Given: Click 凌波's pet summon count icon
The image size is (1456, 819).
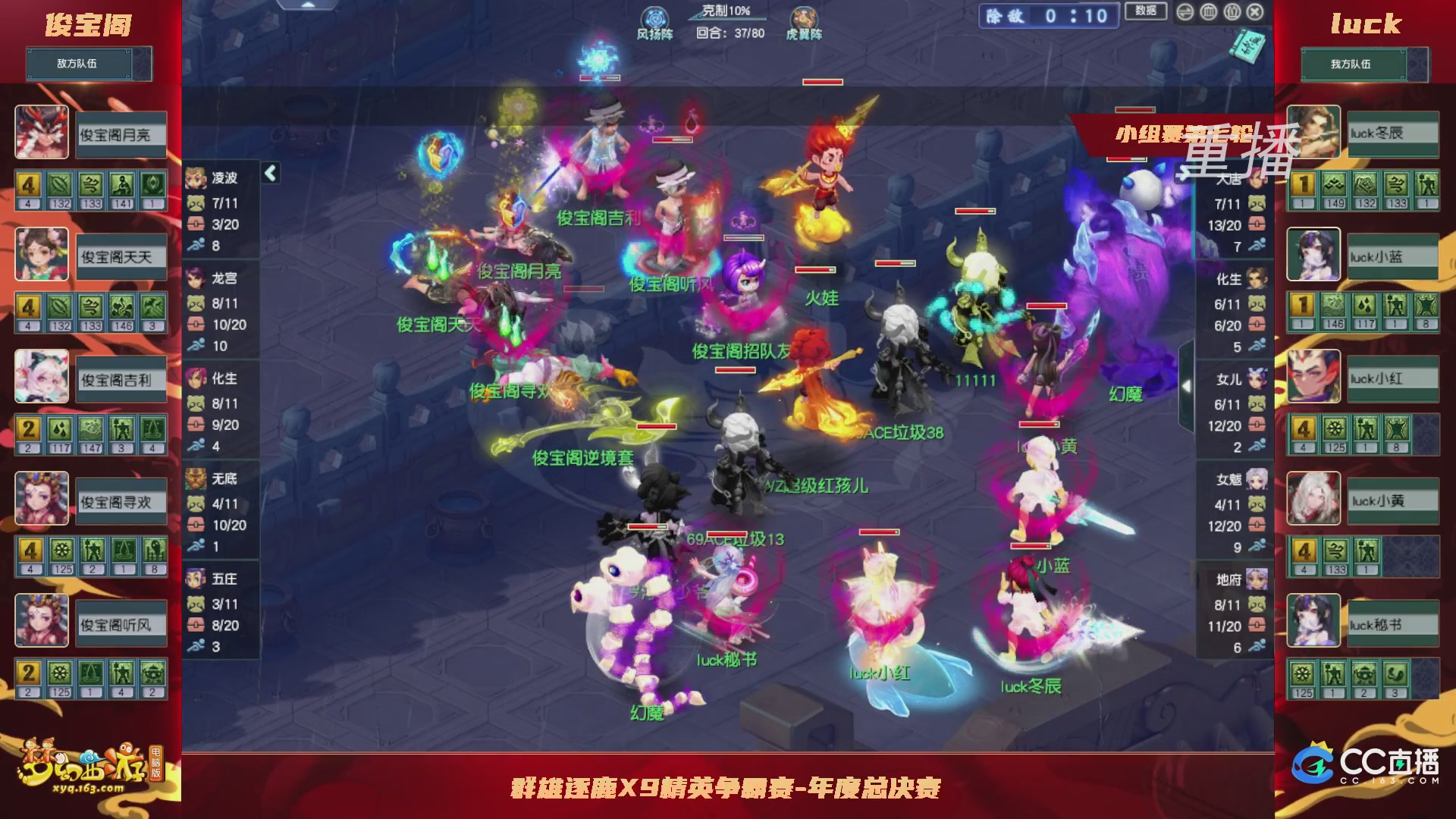Looking at the screenshot, I should pyautogui.click(x=196, y=202).
